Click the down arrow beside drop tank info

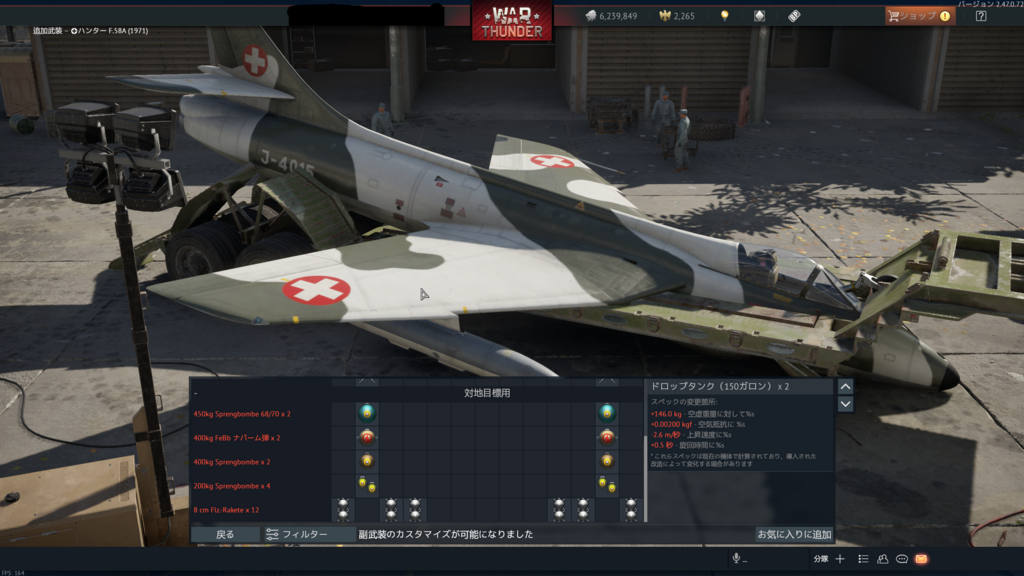(845, 404)
